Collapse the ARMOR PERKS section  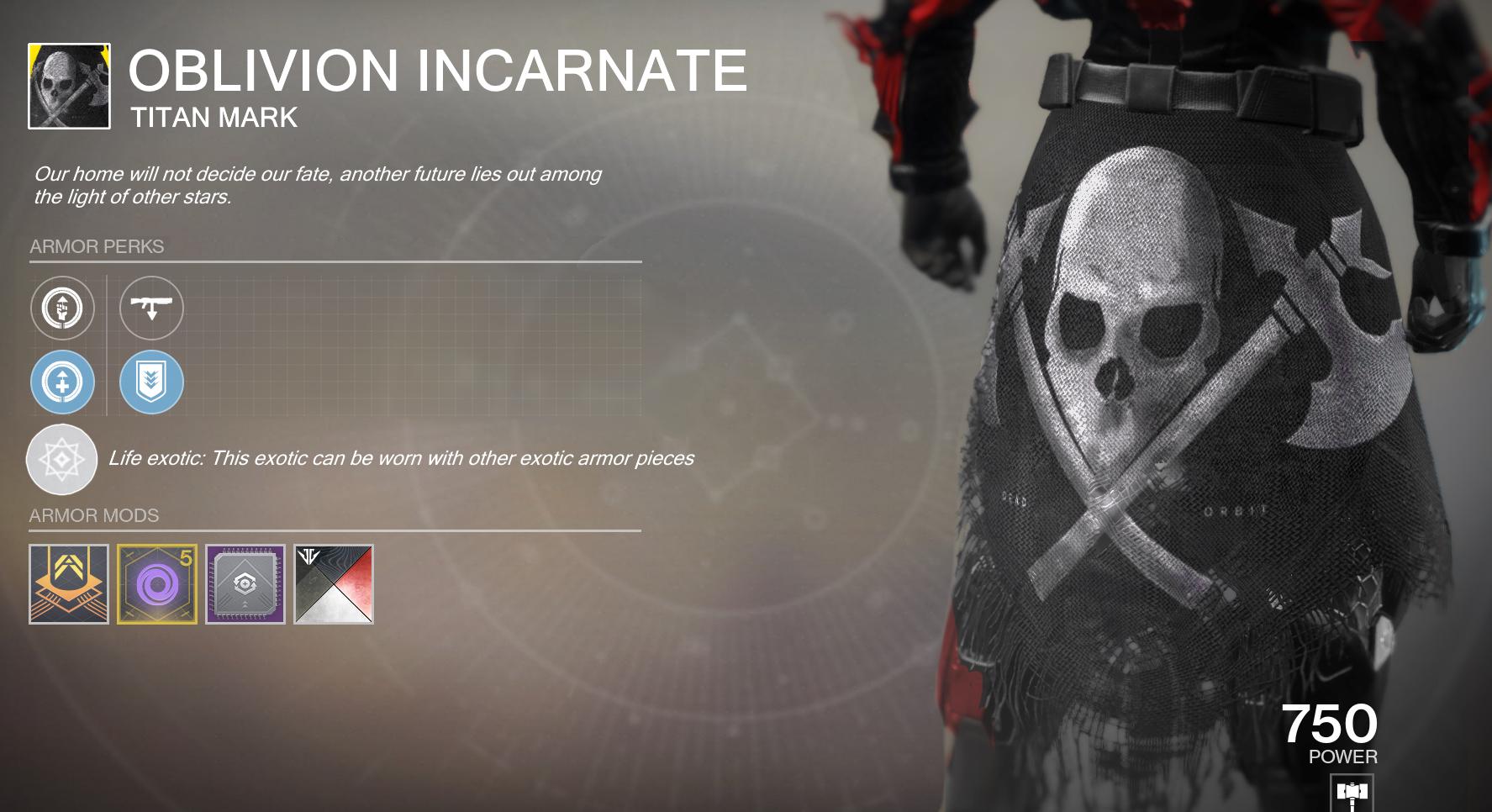coord(97,247)
